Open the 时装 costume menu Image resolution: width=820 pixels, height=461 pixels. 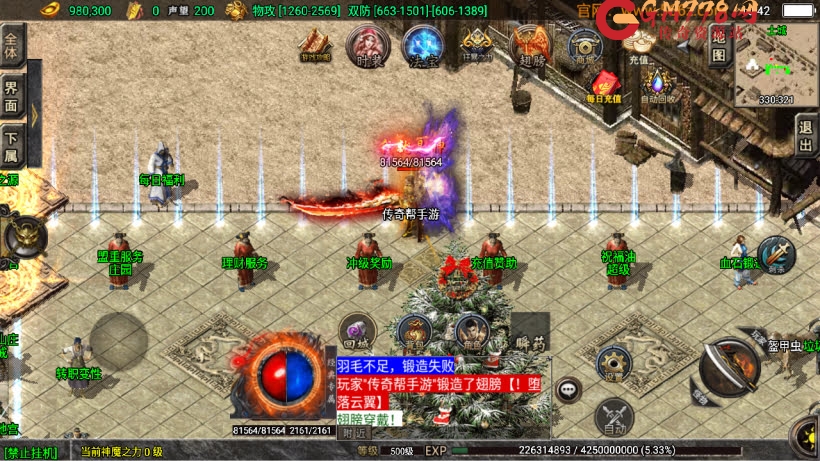(x=367, y=45)
